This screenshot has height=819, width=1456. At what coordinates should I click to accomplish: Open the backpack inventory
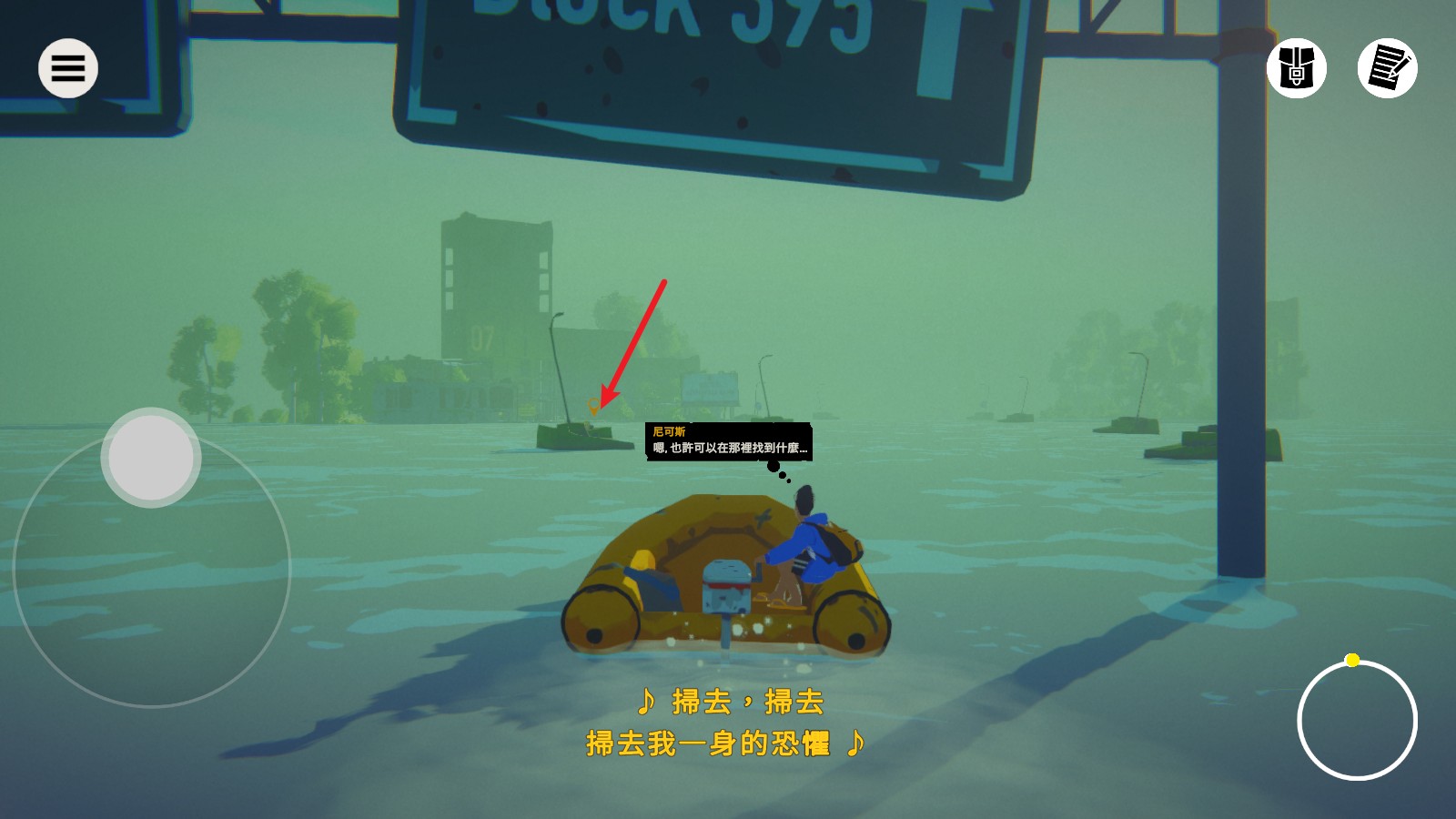(1296, 70)
